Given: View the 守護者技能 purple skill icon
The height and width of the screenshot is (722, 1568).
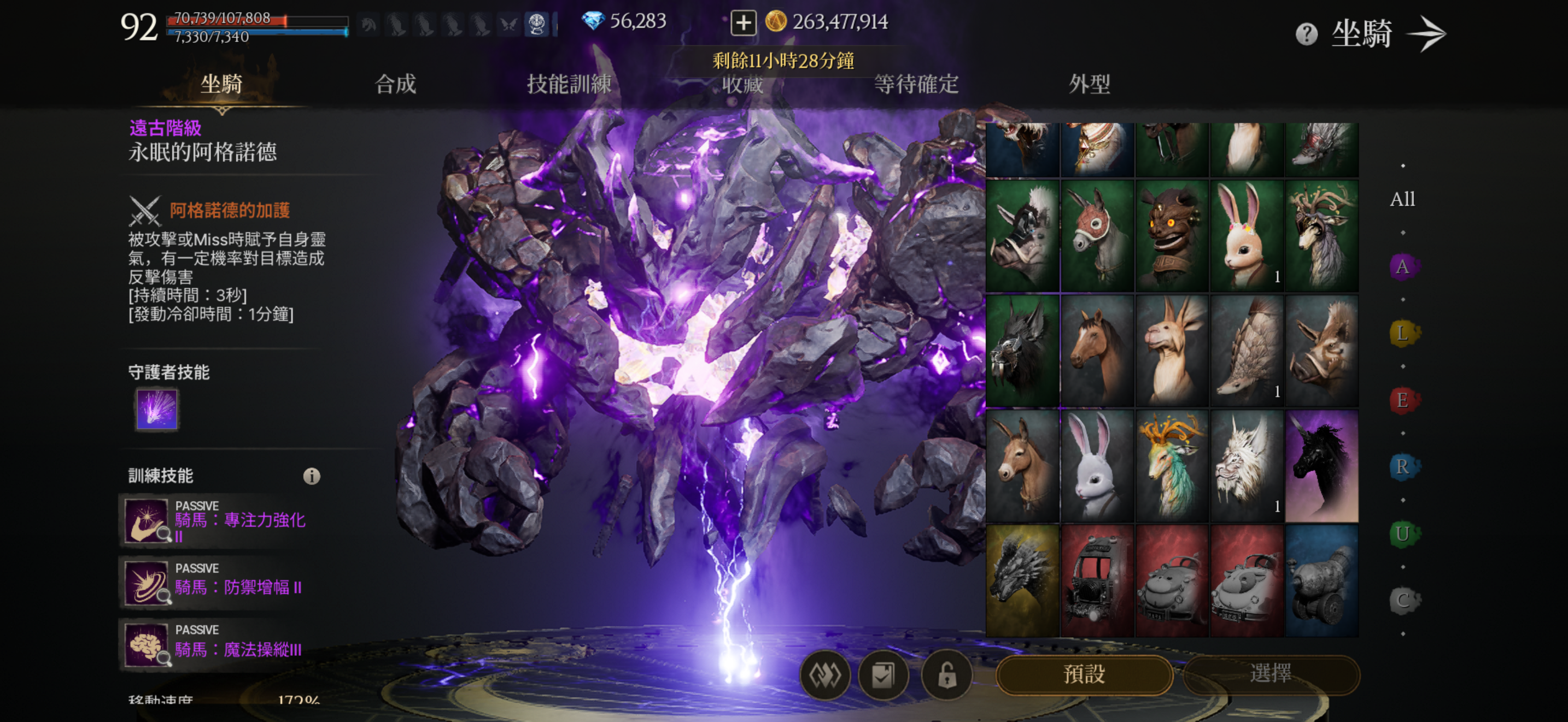Looking at the screenshot, I should (x=157, y=409).
